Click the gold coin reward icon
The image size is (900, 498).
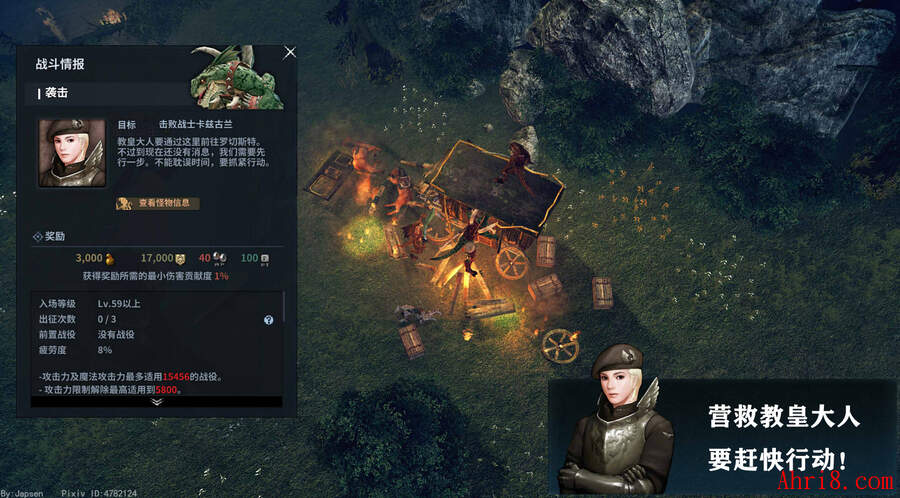point(111,259)
